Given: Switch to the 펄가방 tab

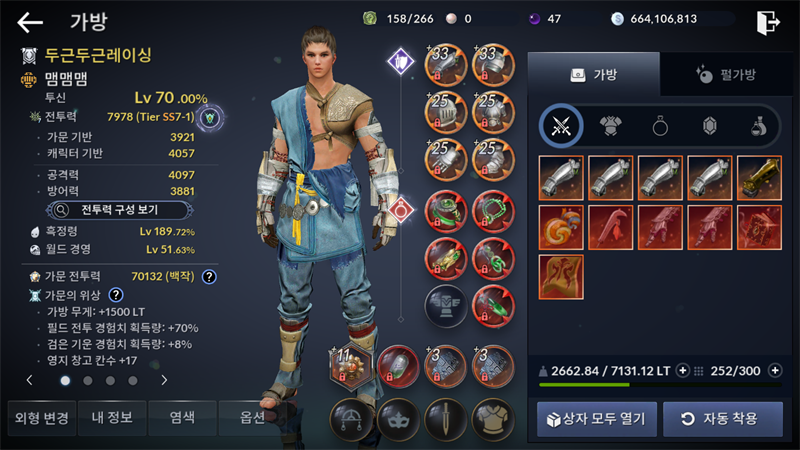Looking at the screenshot, I should pos(725,74).
